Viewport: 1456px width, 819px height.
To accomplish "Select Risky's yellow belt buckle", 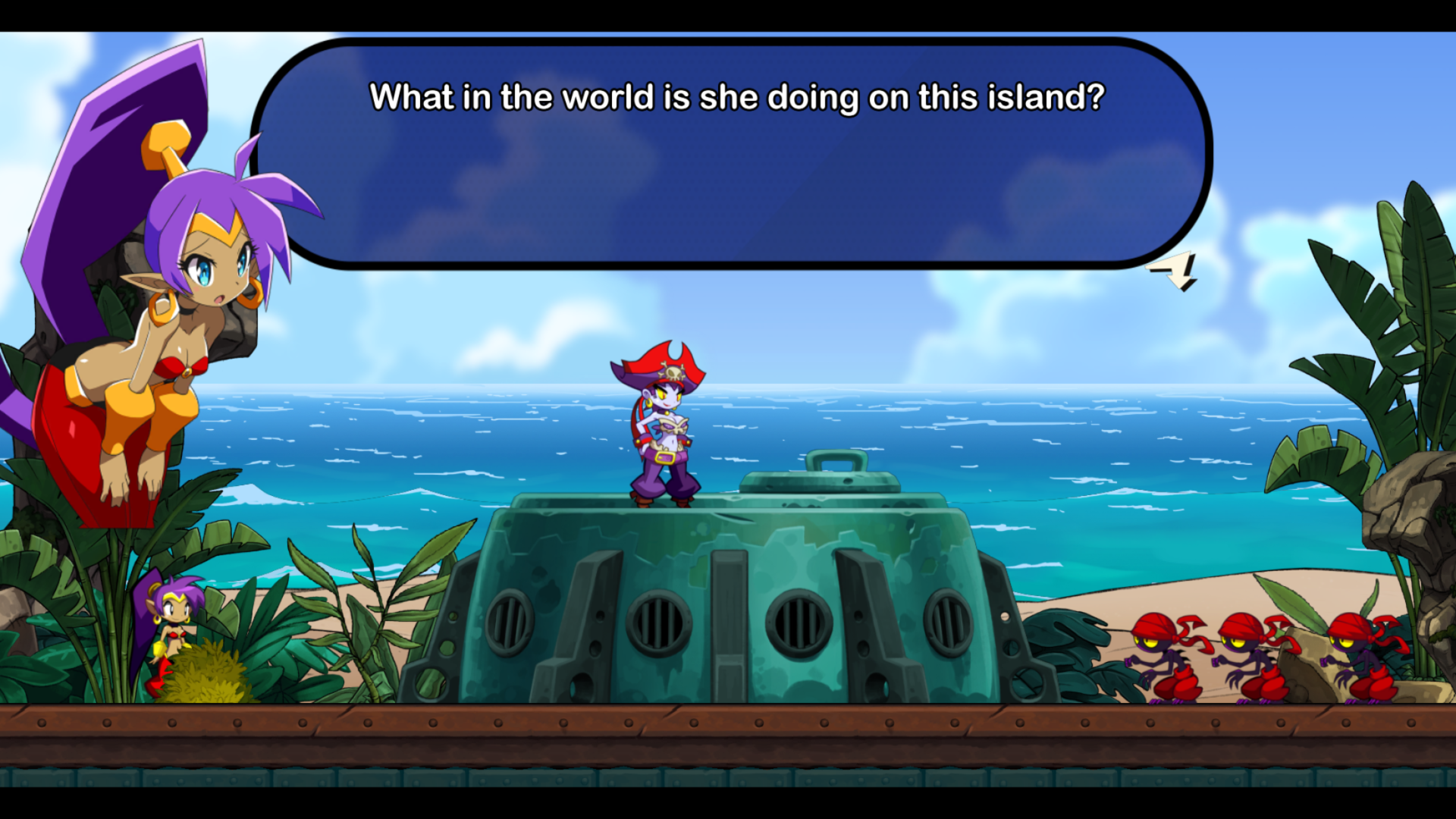I will [665, 457].
